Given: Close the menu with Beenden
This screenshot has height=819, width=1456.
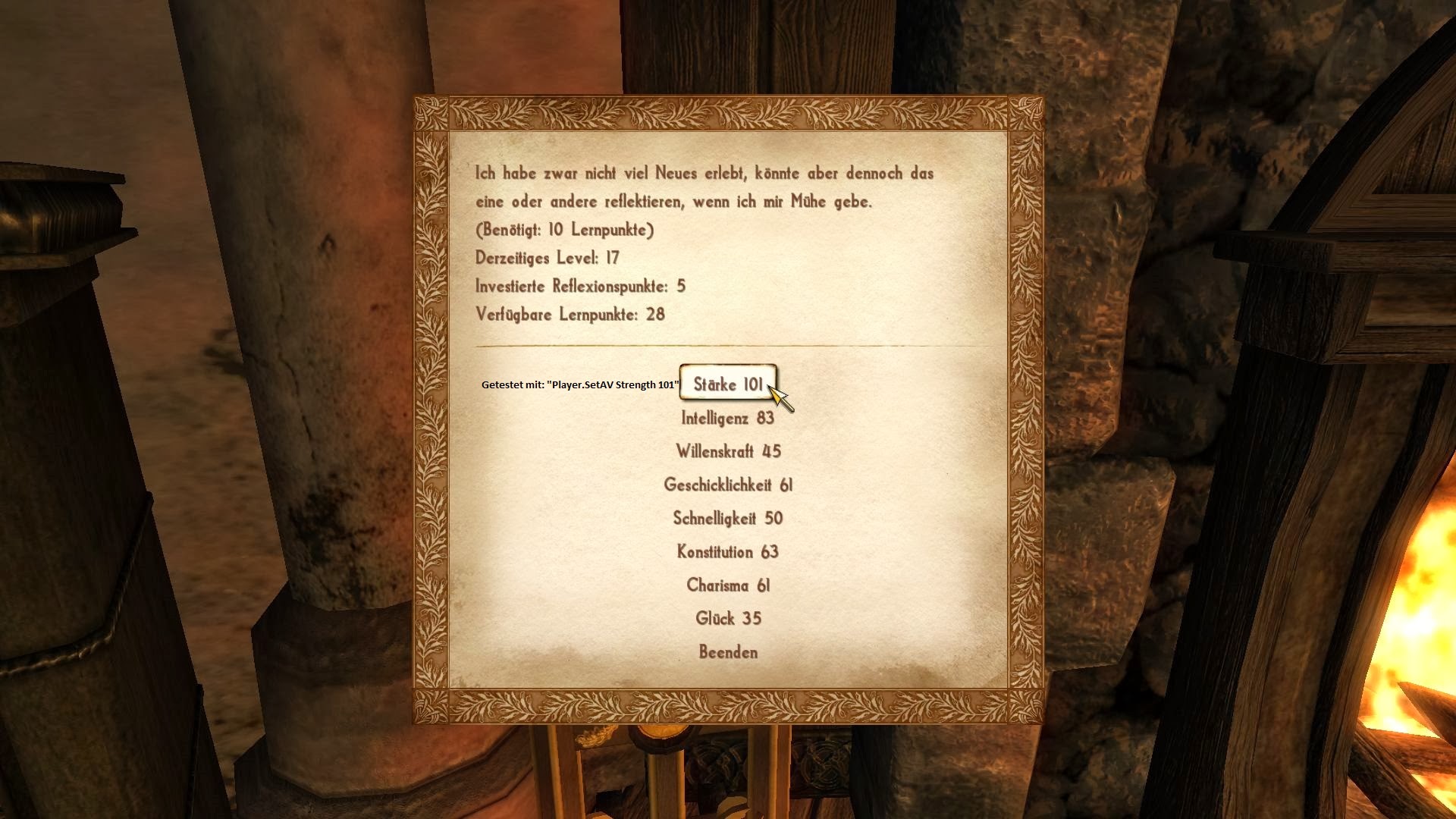Looking at the screenshot, I should click(728, 651).
